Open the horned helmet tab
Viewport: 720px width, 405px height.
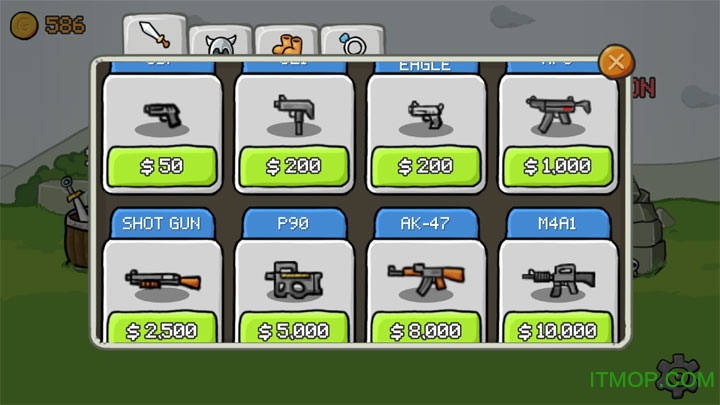(219, 44)
